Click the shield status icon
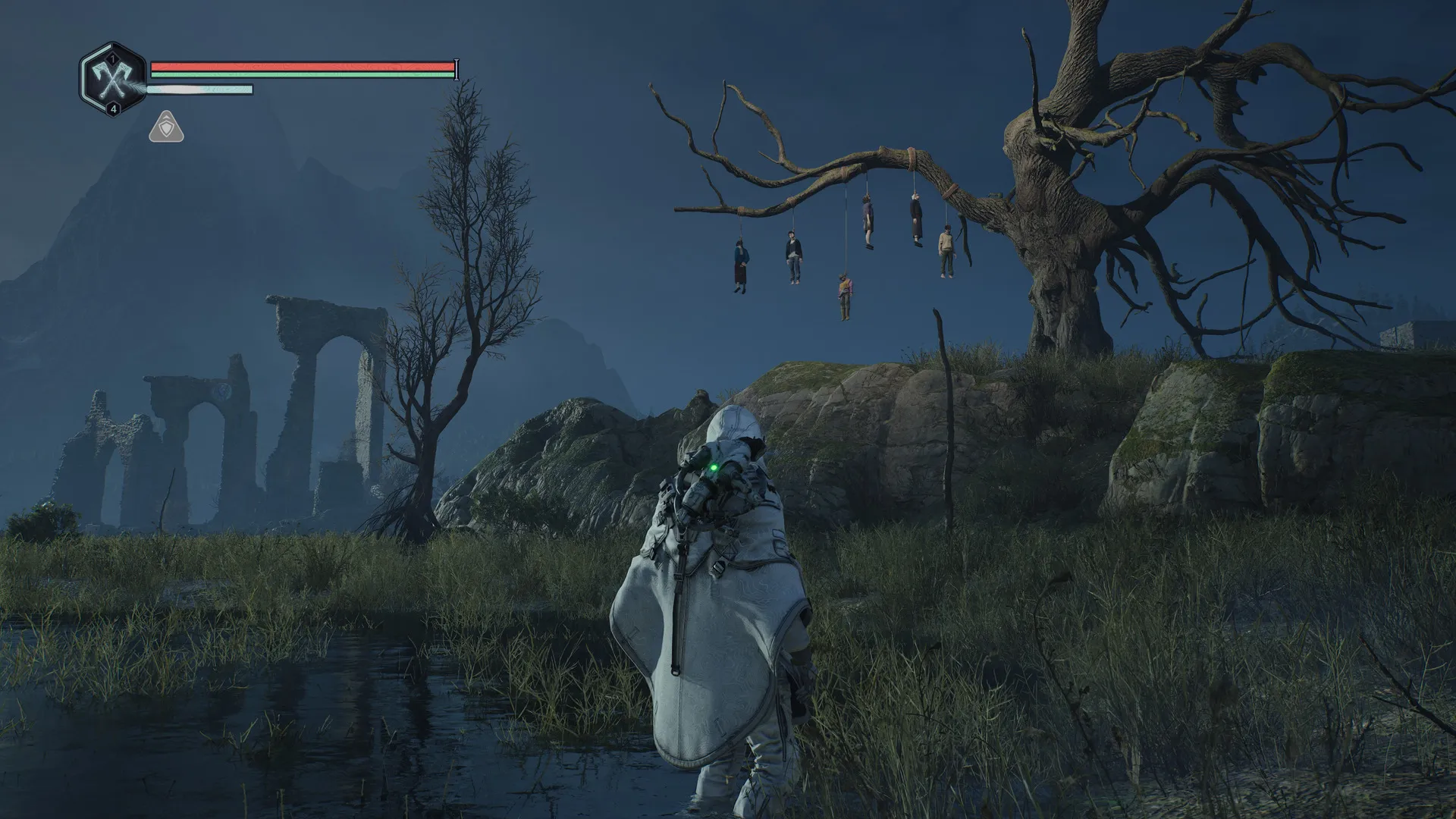 [166, 127]
